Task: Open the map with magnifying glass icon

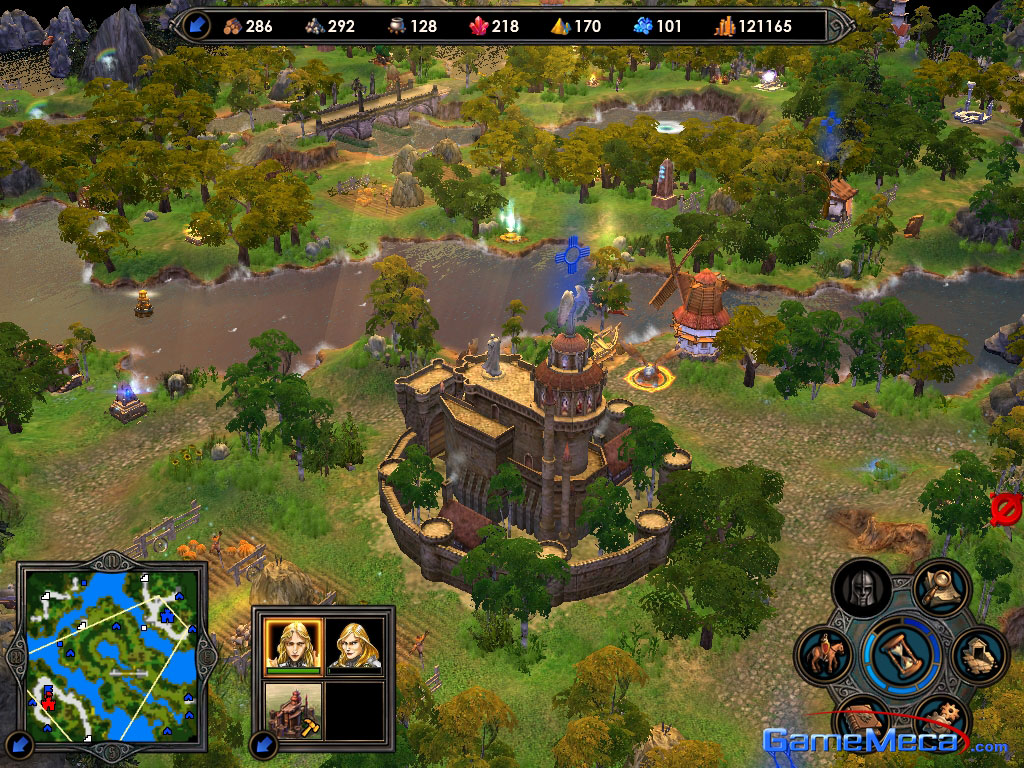Action: (x=941, y=588)
